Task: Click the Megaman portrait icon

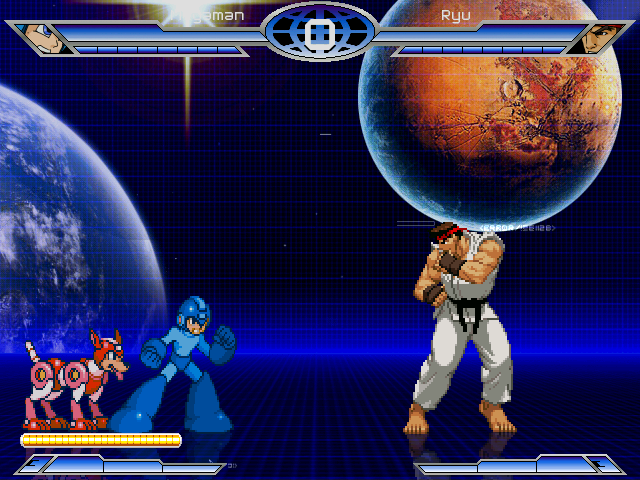Action: click(x=42, y=39)
